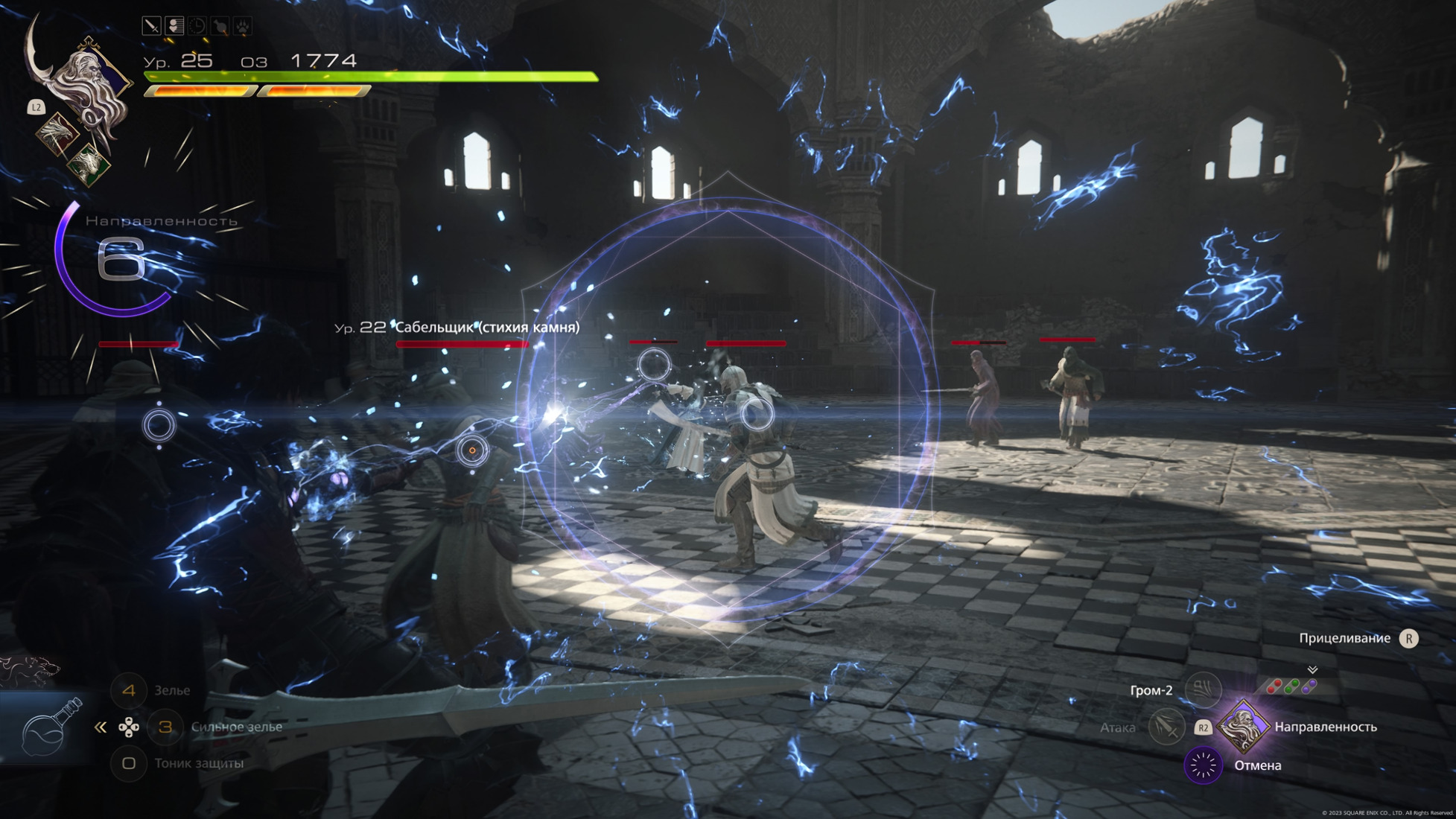
Task: Use the Зелье potion shortcut
Action: pyautogui.click(x=129, y=690)
